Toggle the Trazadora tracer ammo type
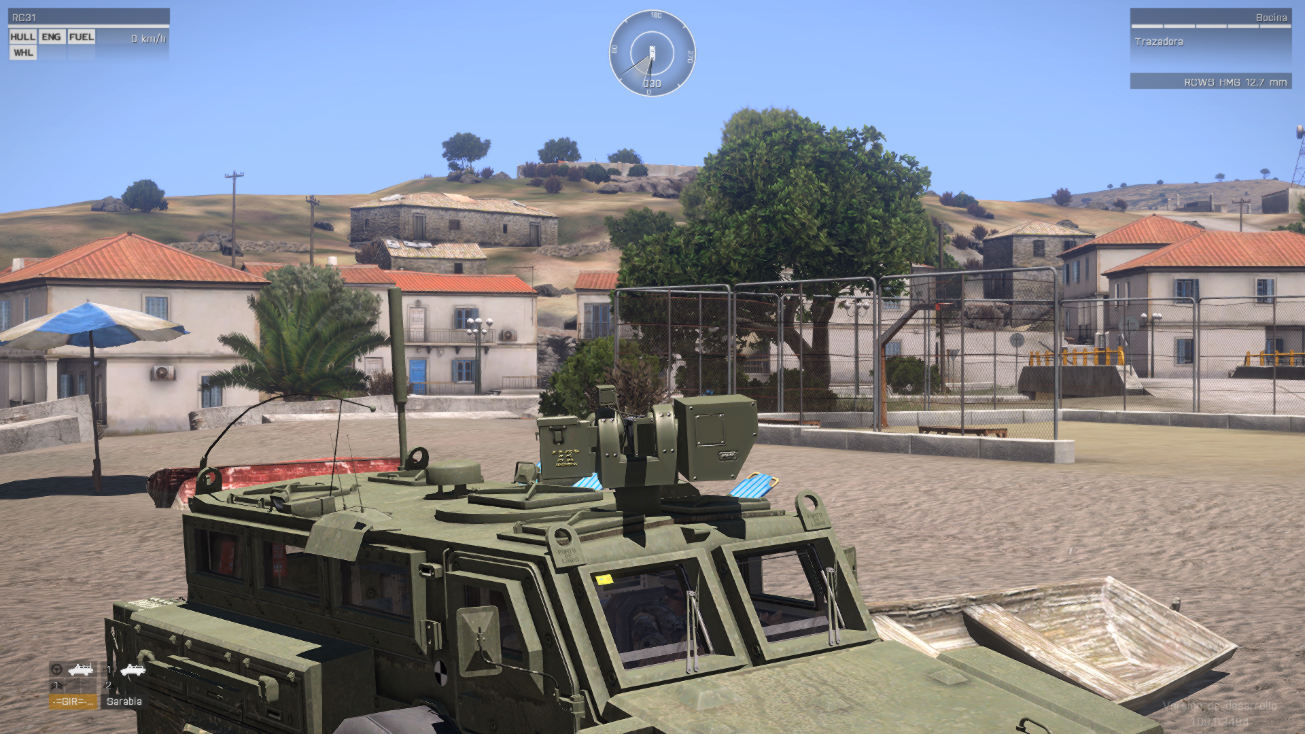 (1158, 41)
